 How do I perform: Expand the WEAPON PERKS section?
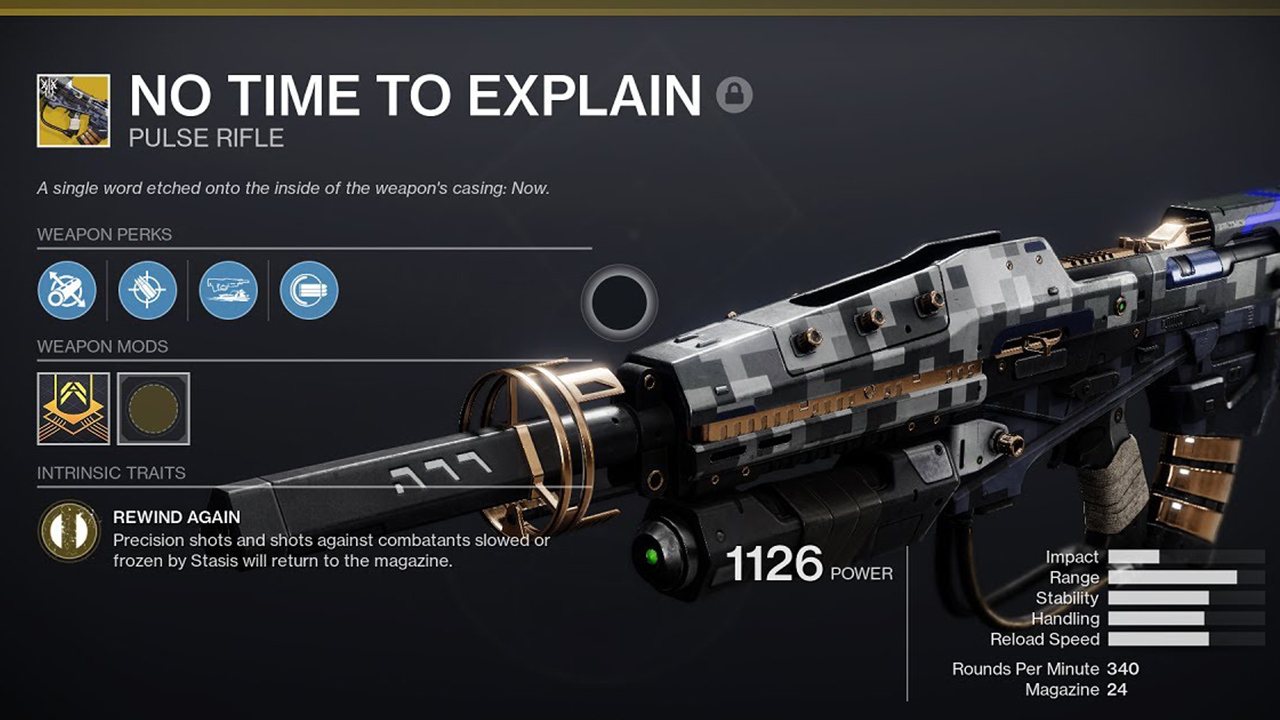coord(104,234)
